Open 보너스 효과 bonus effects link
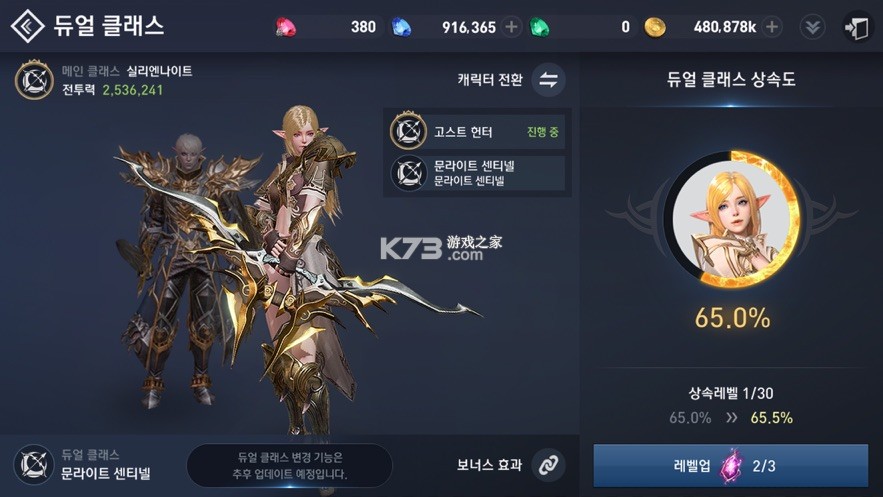883x497 pixels. click(546, 464)
